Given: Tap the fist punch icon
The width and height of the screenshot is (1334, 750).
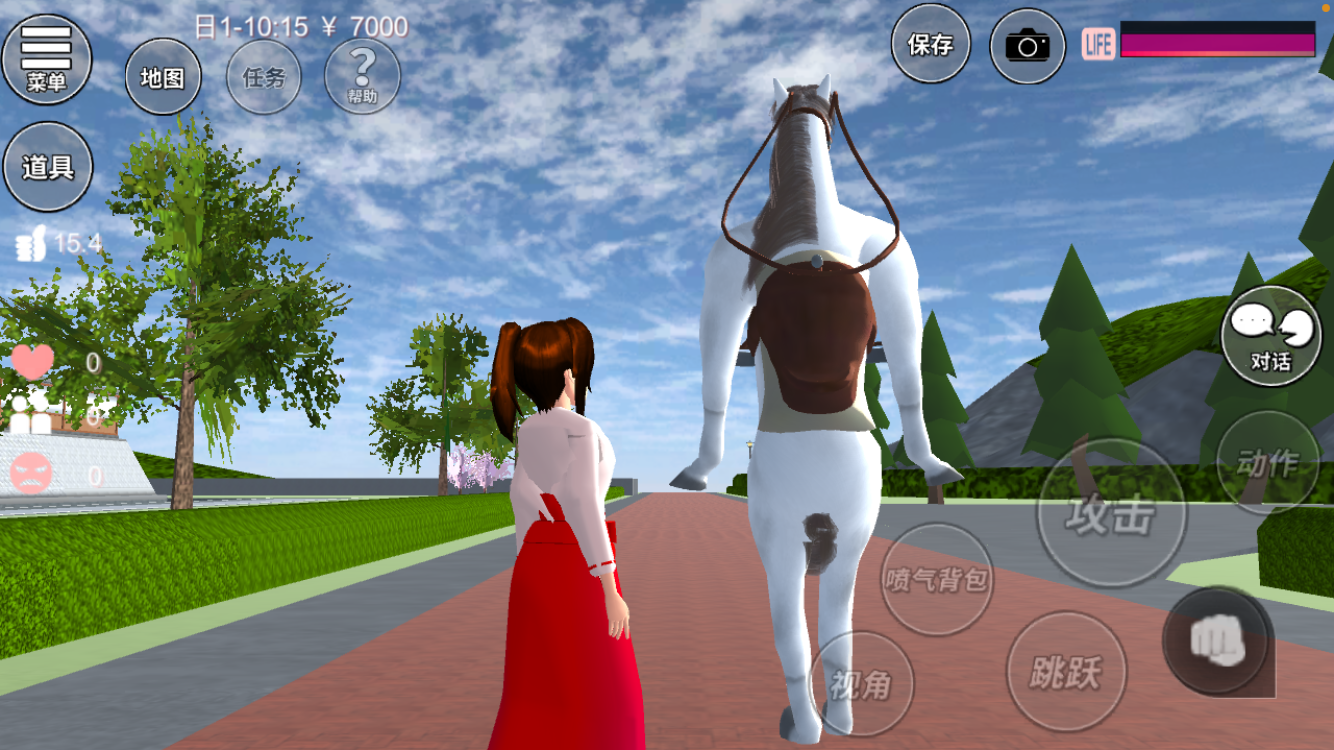Looking at the screenshot, I should [1216, 640].
